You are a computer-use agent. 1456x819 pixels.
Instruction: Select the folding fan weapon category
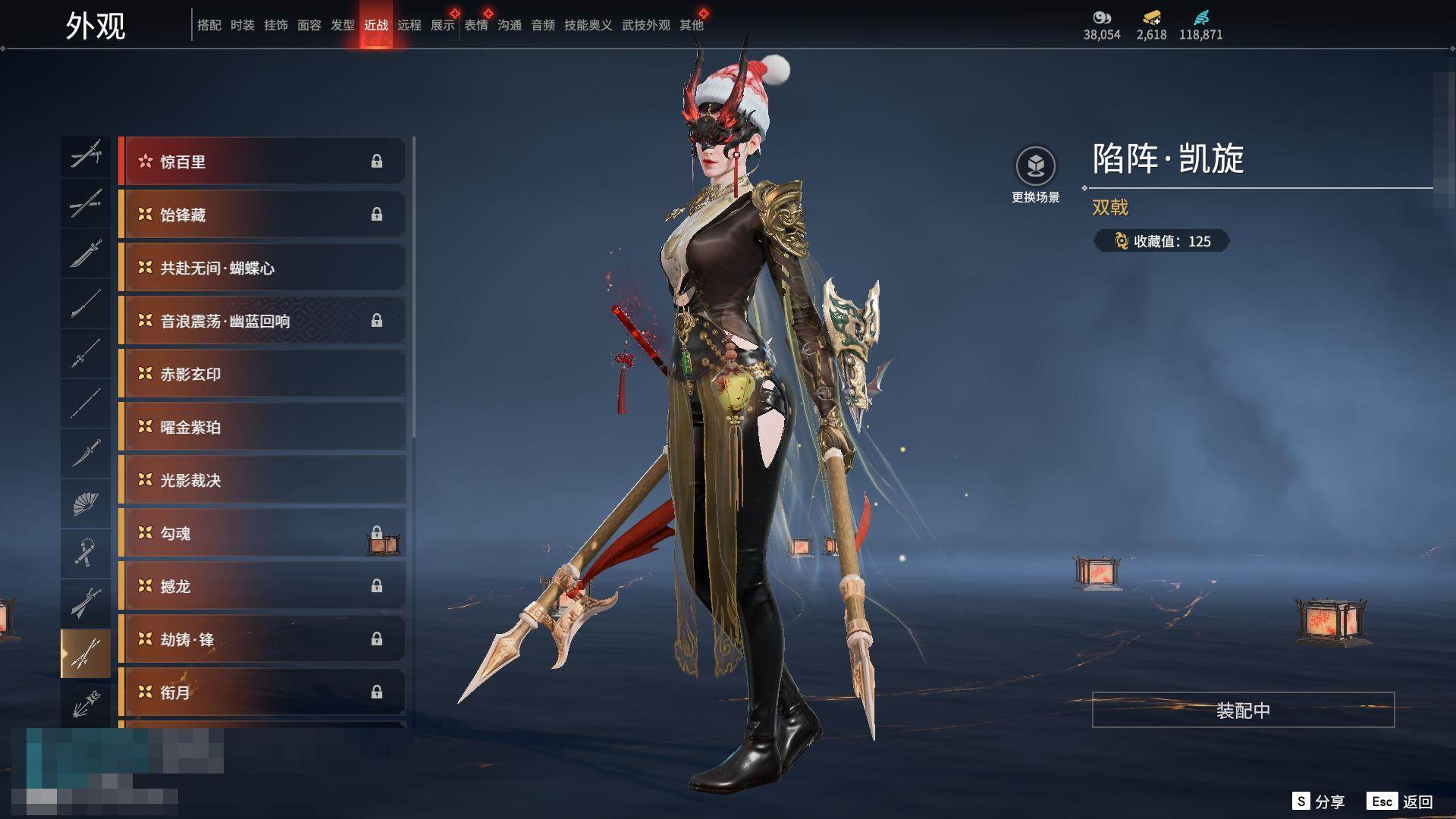pyautogui.click(x=86, y=504)
